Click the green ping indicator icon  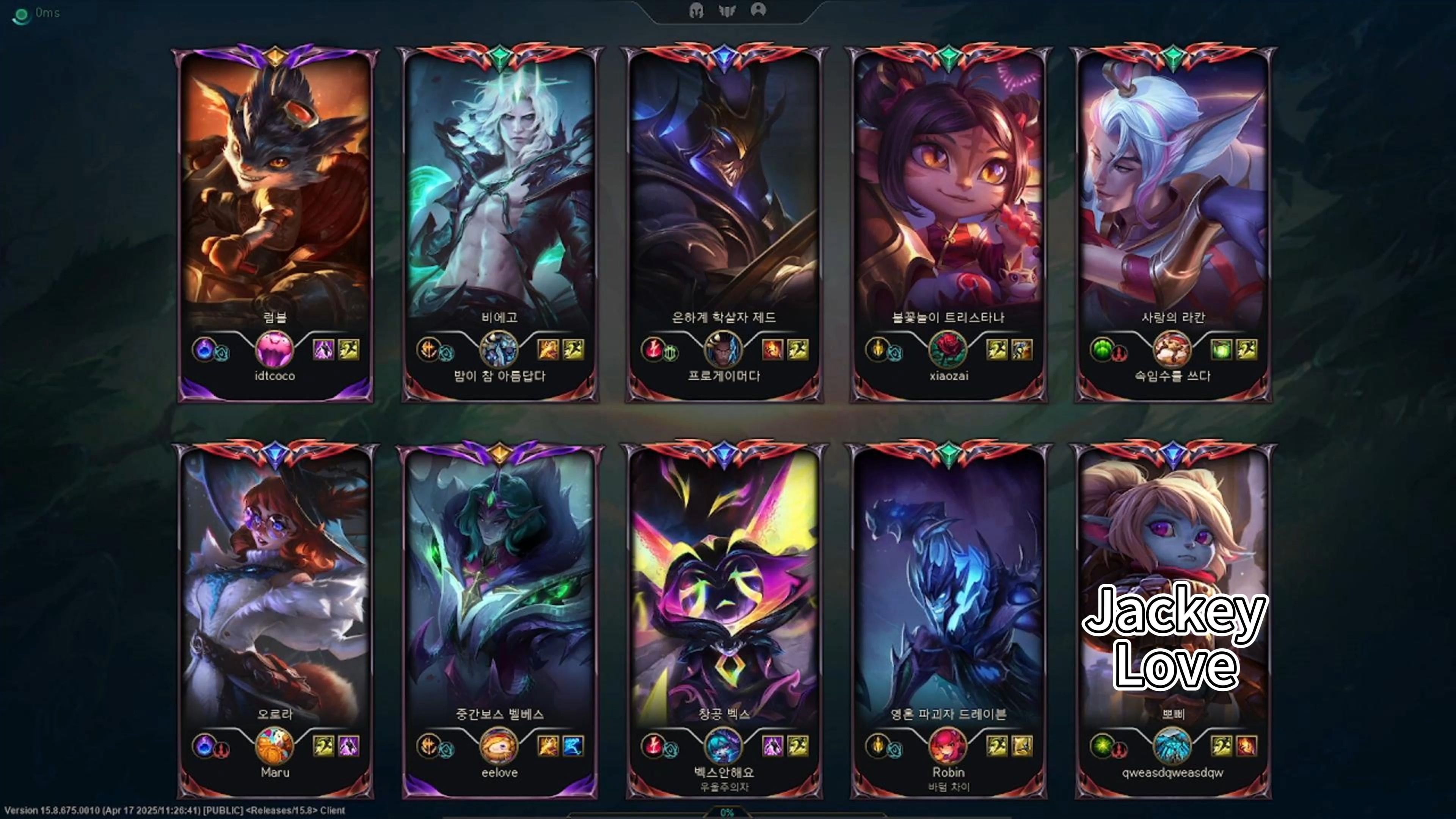(21, 15)
